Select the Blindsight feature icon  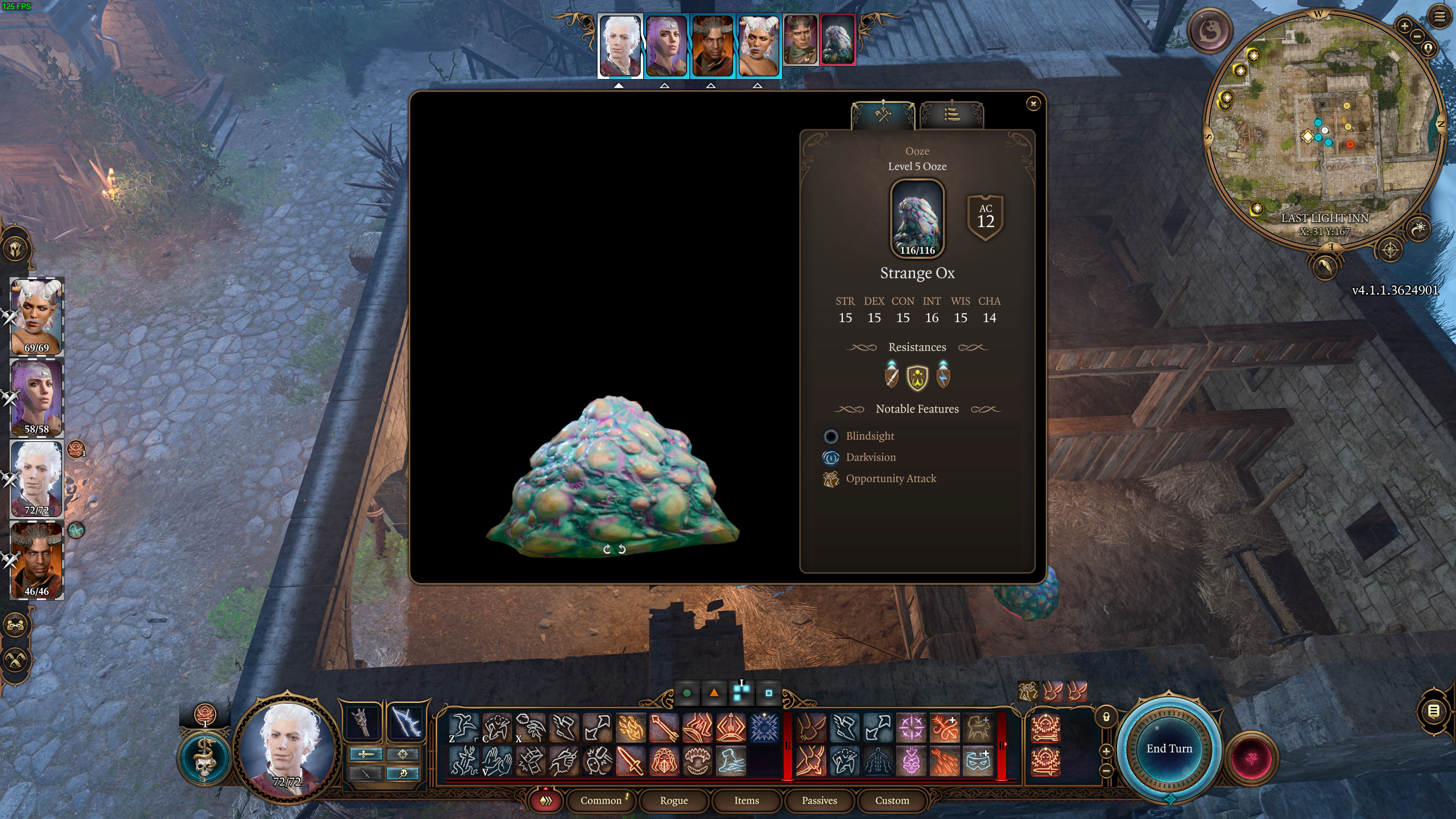(833, 436)
